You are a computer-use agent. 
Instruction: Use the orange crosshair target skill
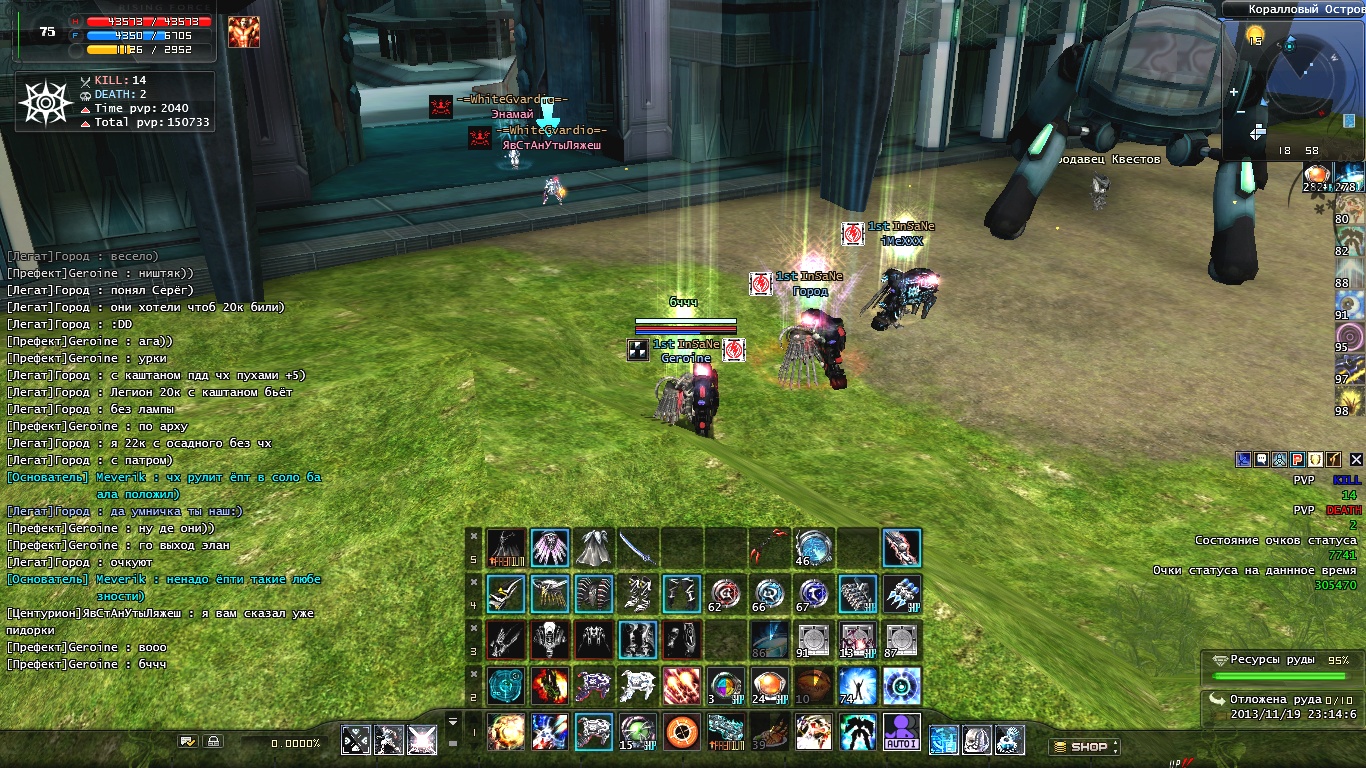tap(682, 732)
